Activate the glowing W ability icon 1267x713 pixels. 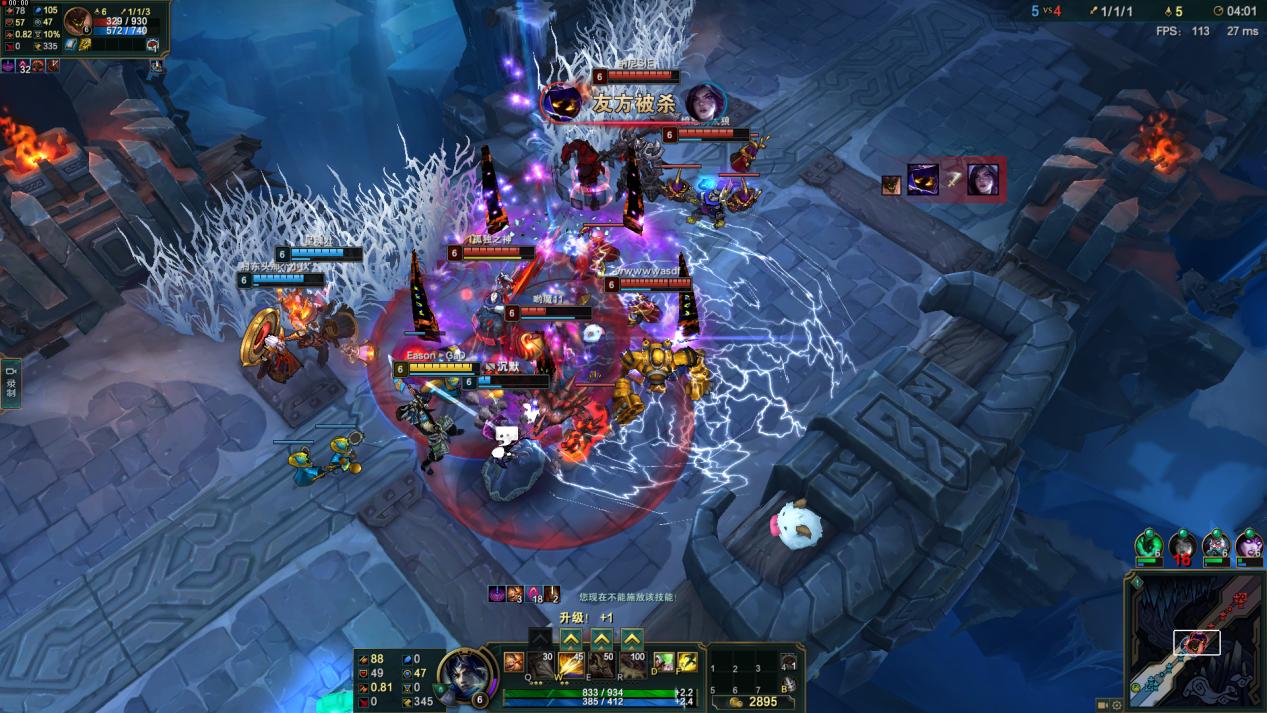(571, 664)
